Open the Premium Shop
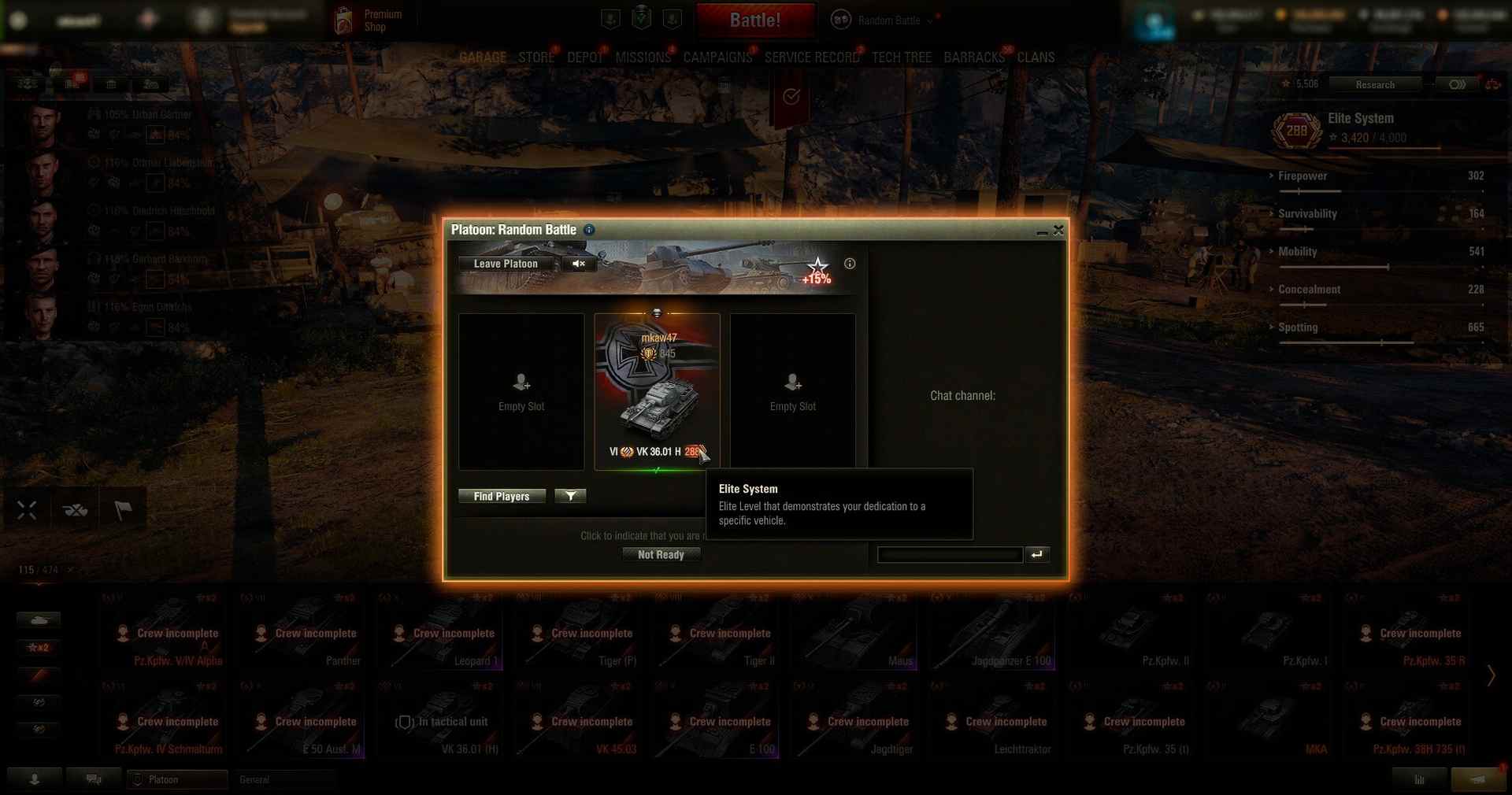 370,20
